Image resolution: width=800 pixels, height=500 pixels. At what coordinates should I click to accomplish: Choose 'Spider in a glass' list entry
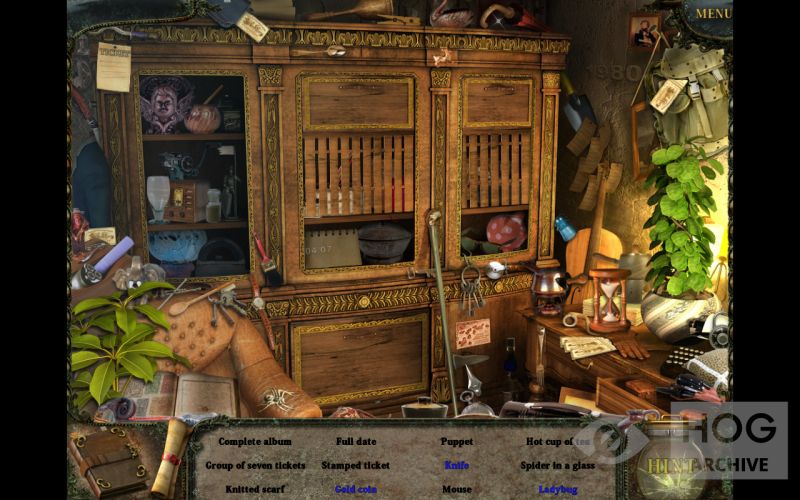(x=558, y=465)
